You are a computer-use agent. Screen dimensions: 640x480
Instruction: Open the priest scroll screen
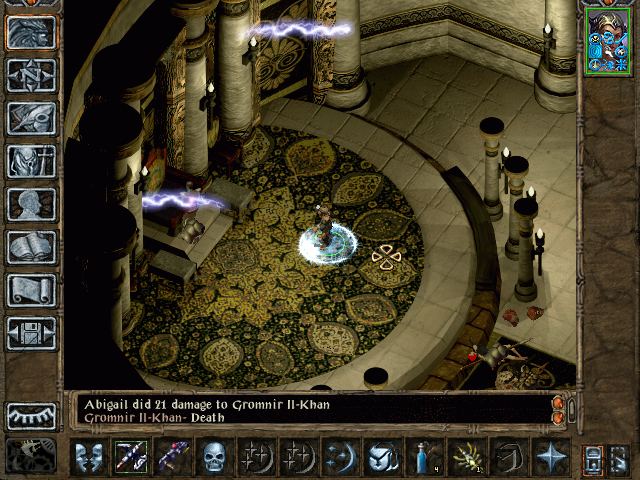[32, 290]
